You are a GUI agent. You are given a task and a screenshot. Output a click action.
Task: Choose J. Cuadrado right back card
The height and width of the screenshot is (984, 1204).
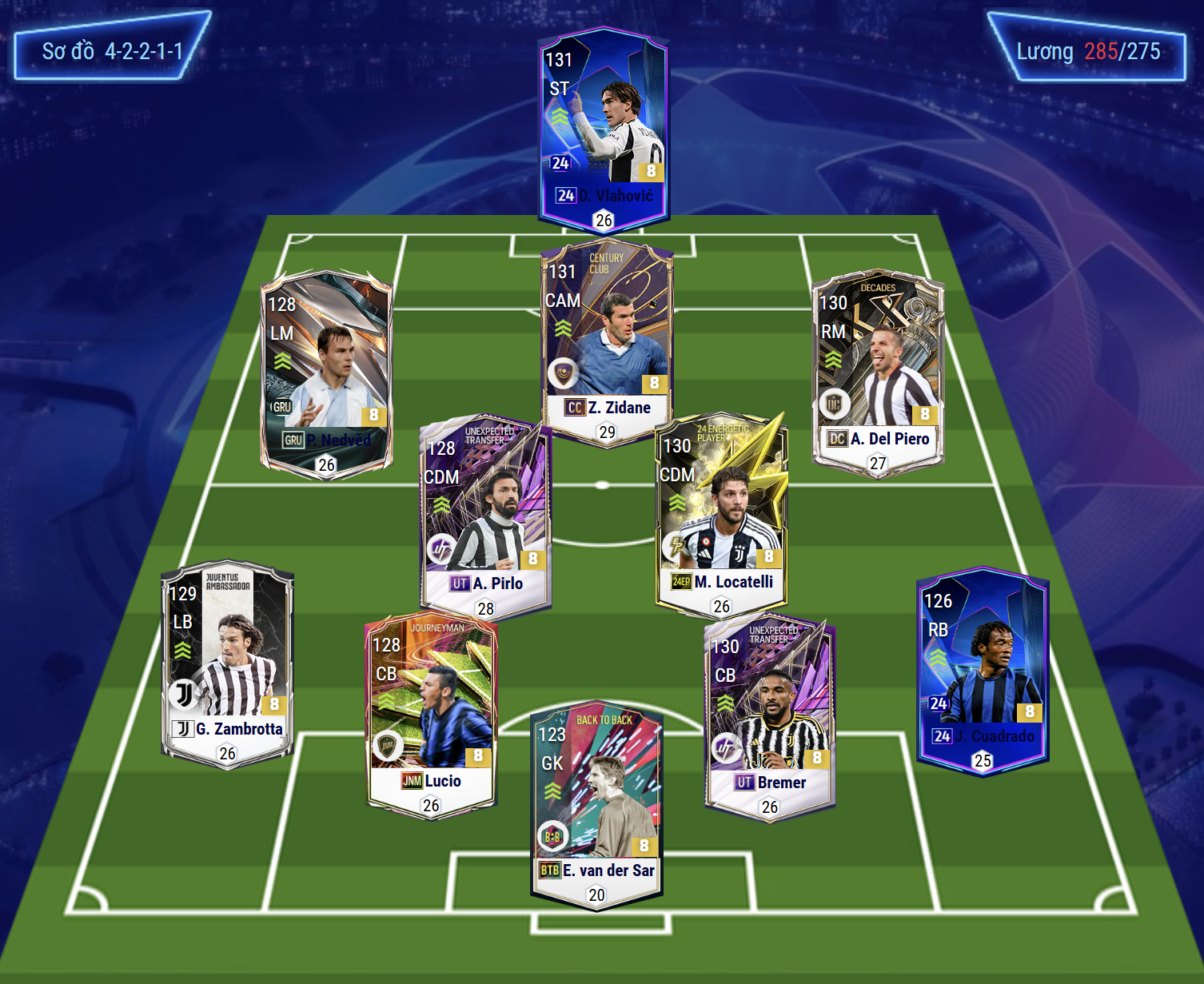point(983,669)
